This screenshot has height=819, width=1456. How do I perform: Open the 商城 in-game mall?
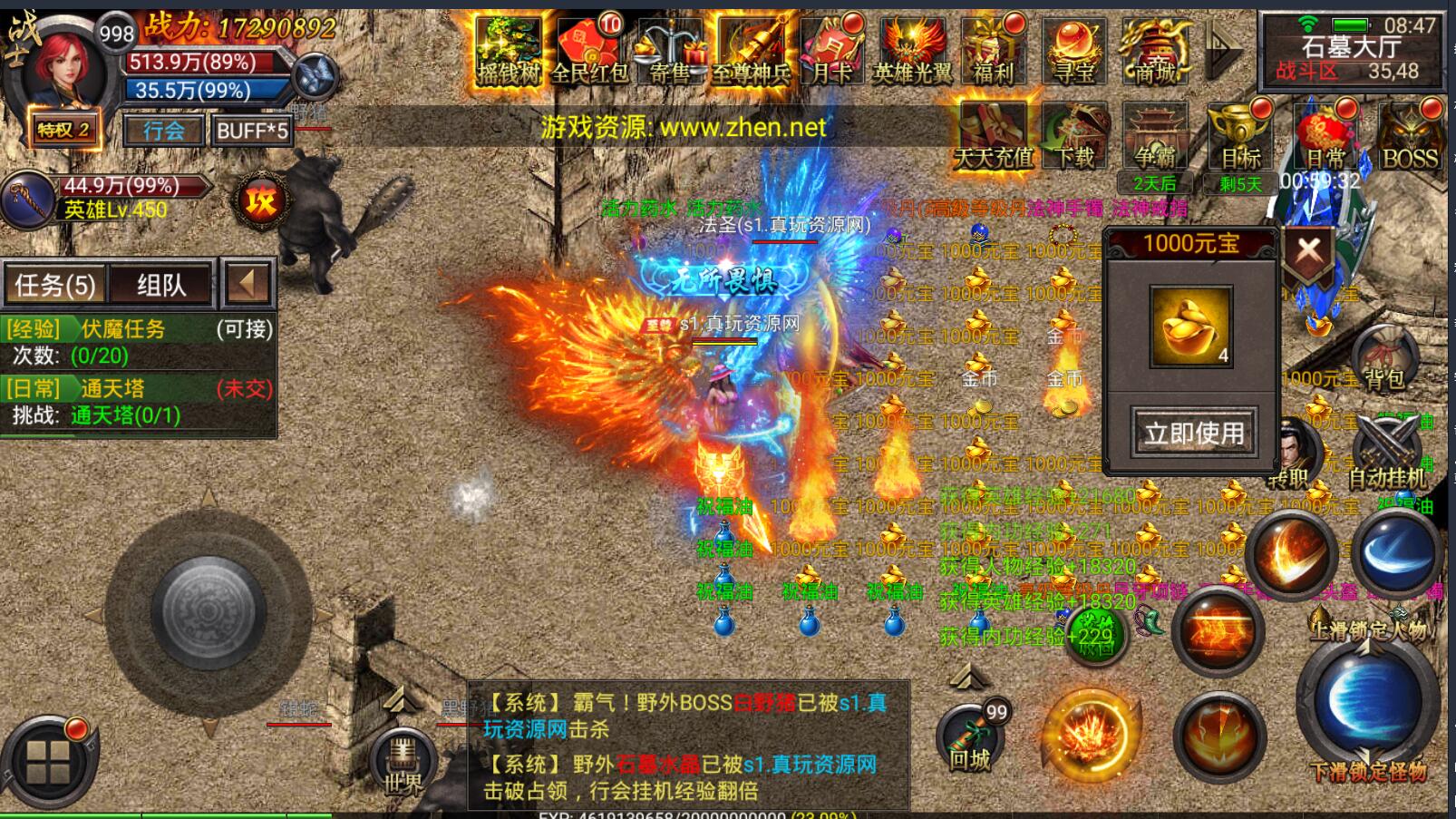[1154, 52]
